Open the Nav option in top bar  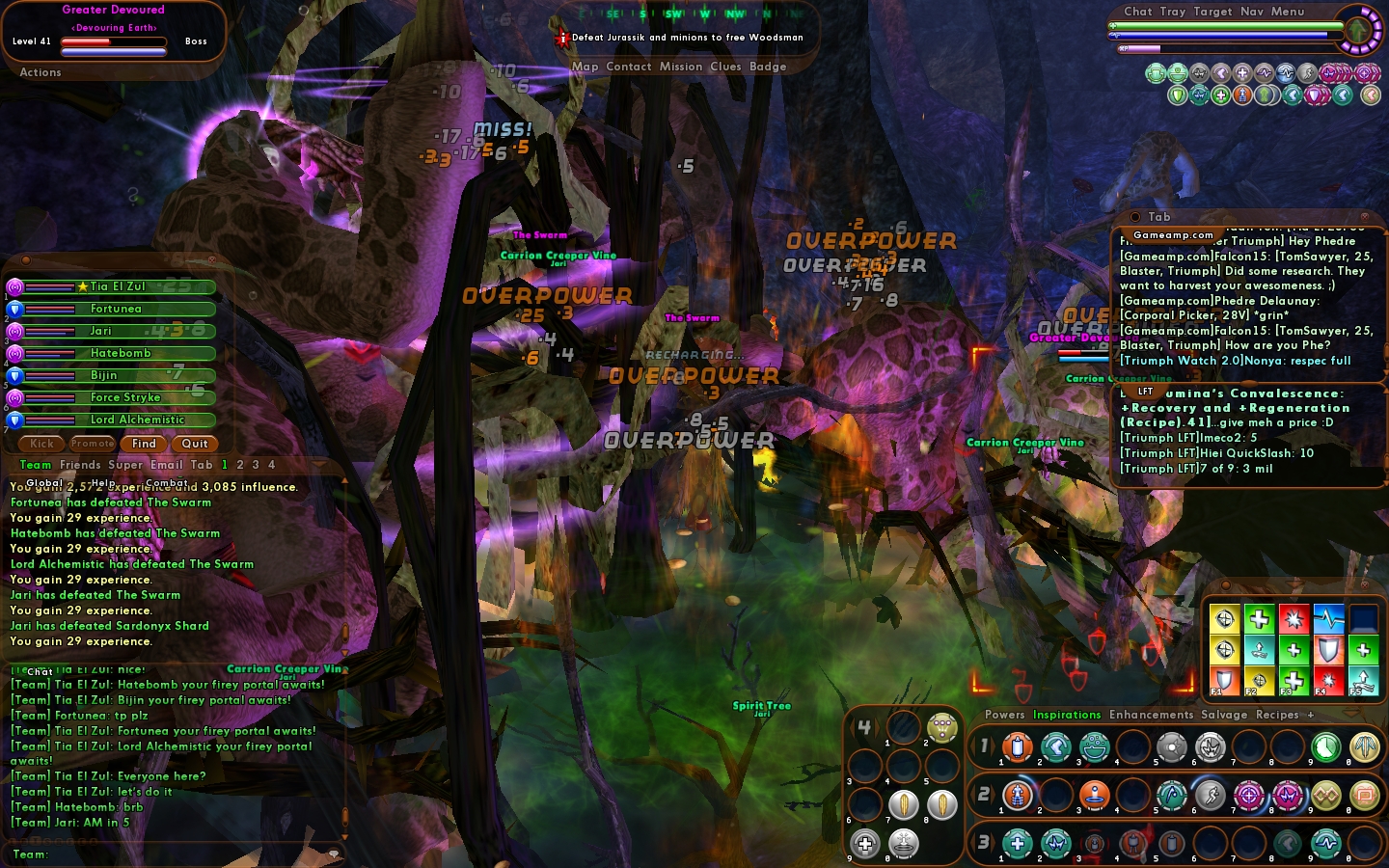(1251, 12)
